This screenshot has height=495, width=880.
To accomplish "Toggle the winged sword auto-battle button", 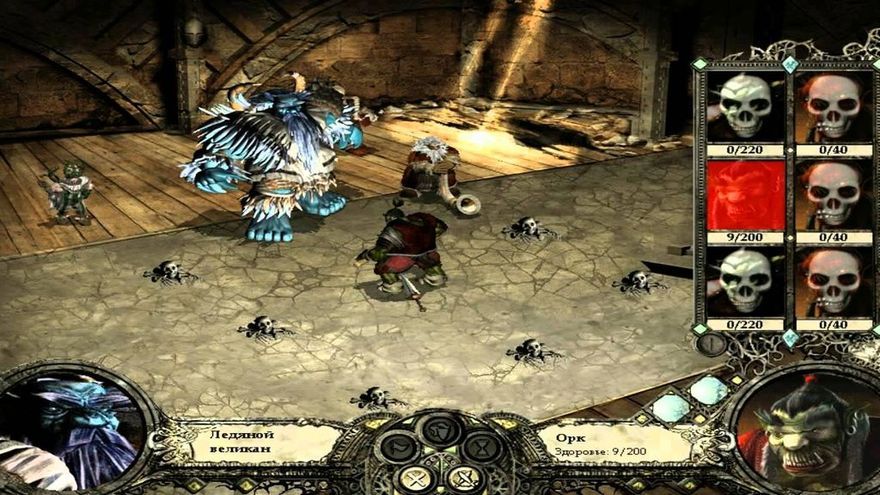I will click(x=465, y=478).
